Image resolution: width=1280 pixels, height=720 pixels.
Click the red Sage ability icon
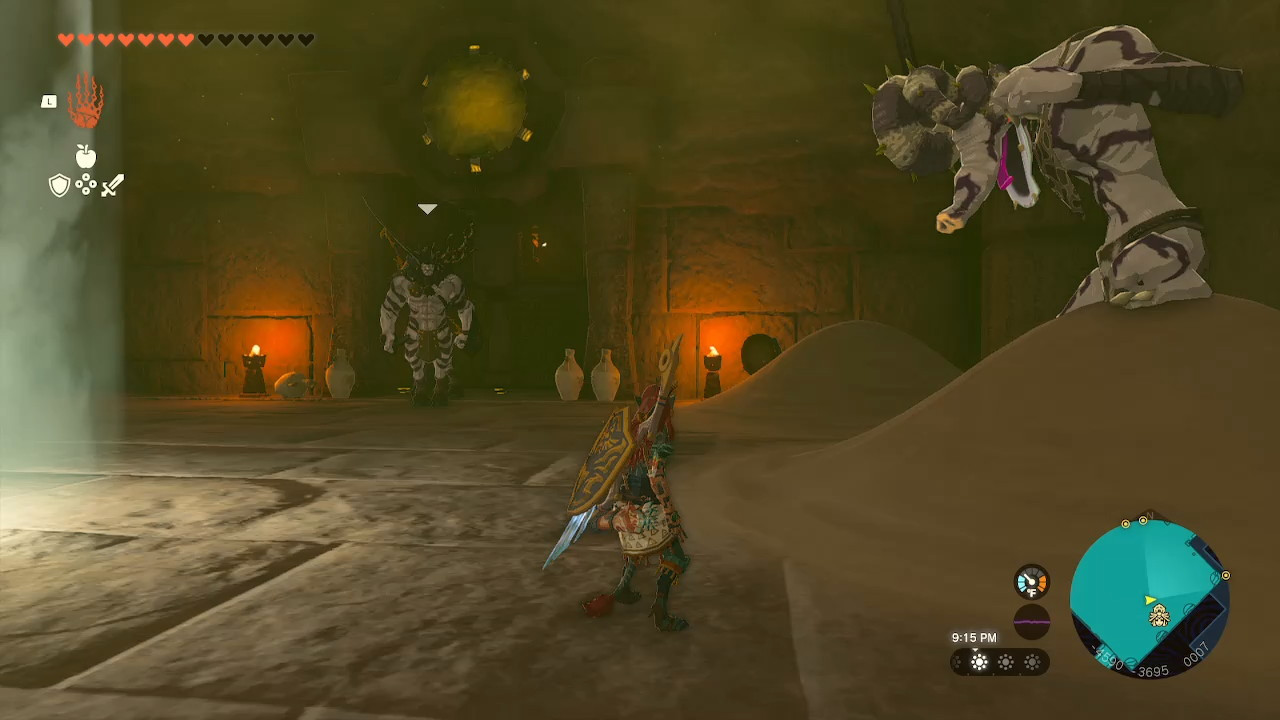pos(86,100)
